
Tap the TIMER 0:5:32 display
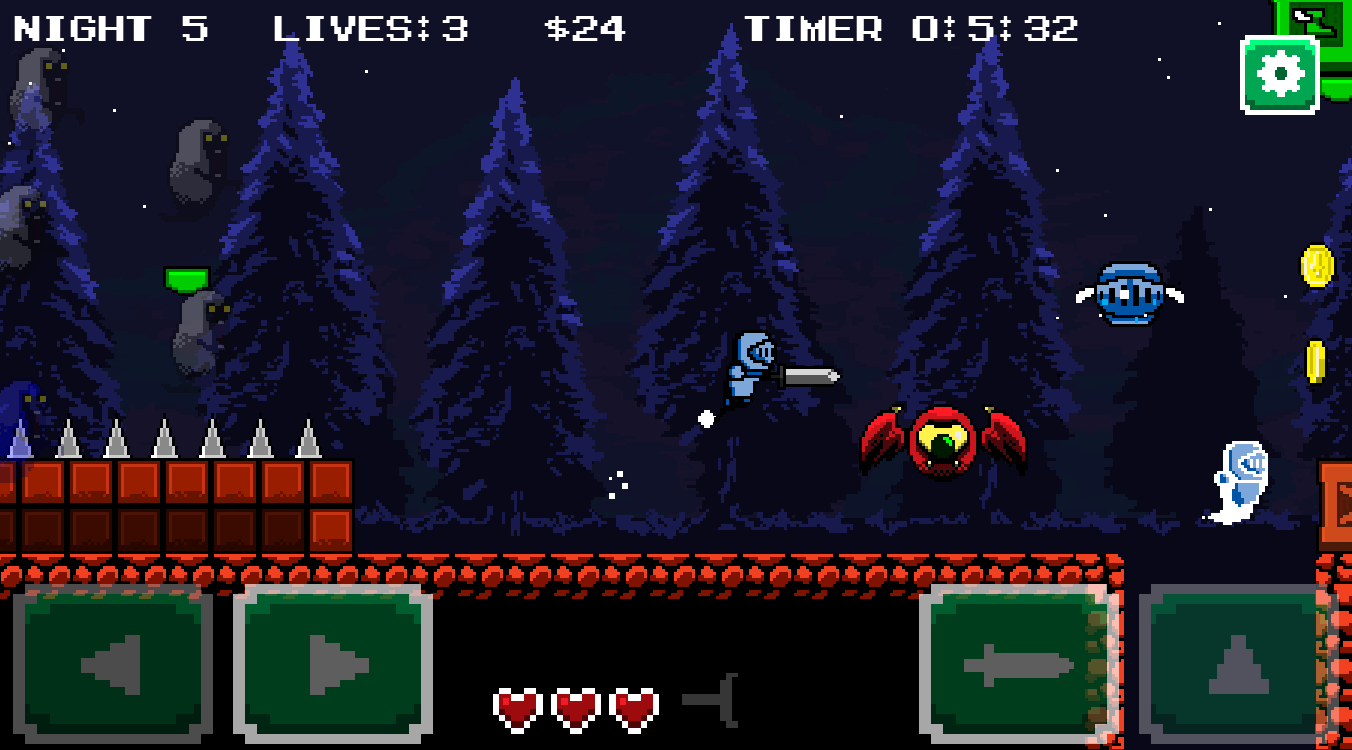coord(912,28)
